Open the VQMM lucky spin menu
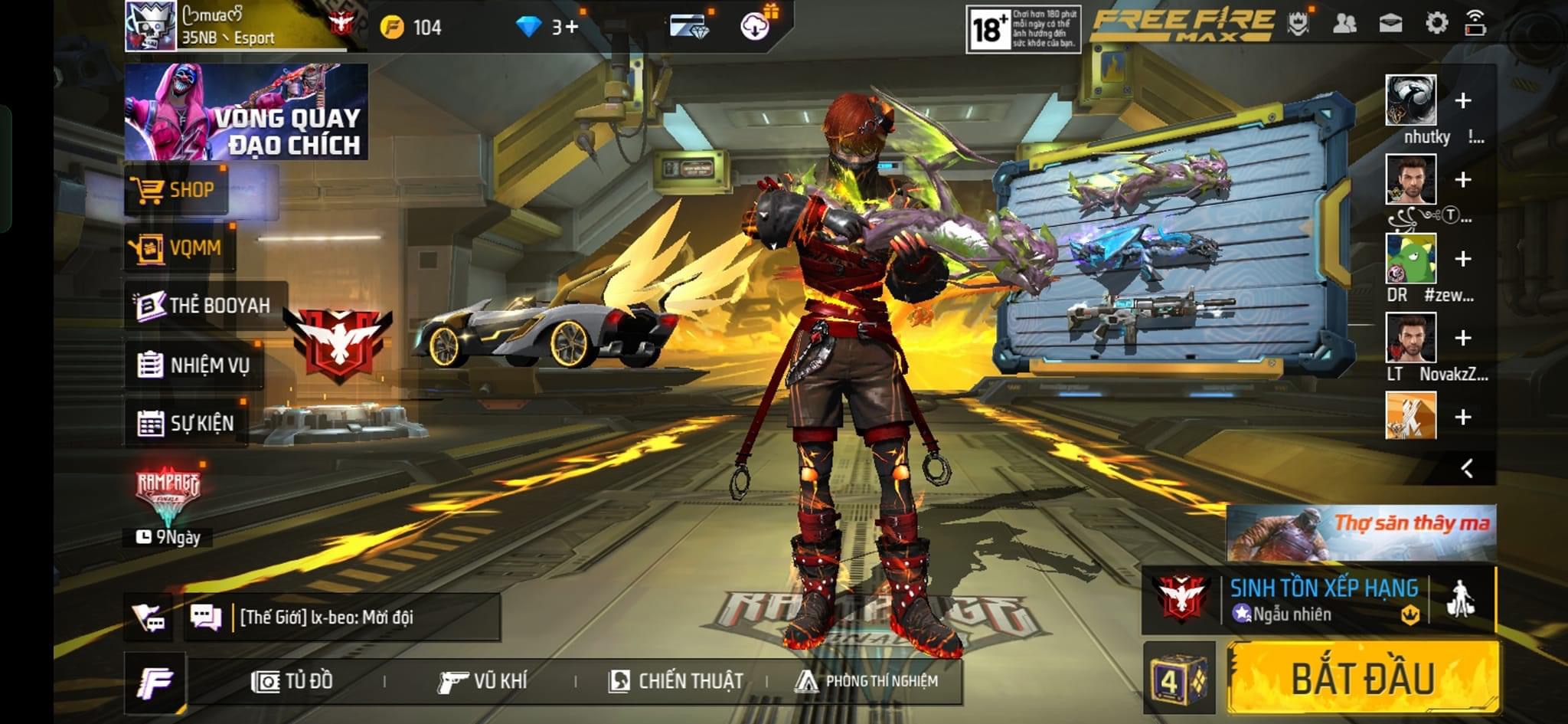1568x724 pixels. (x=179, y=247)
